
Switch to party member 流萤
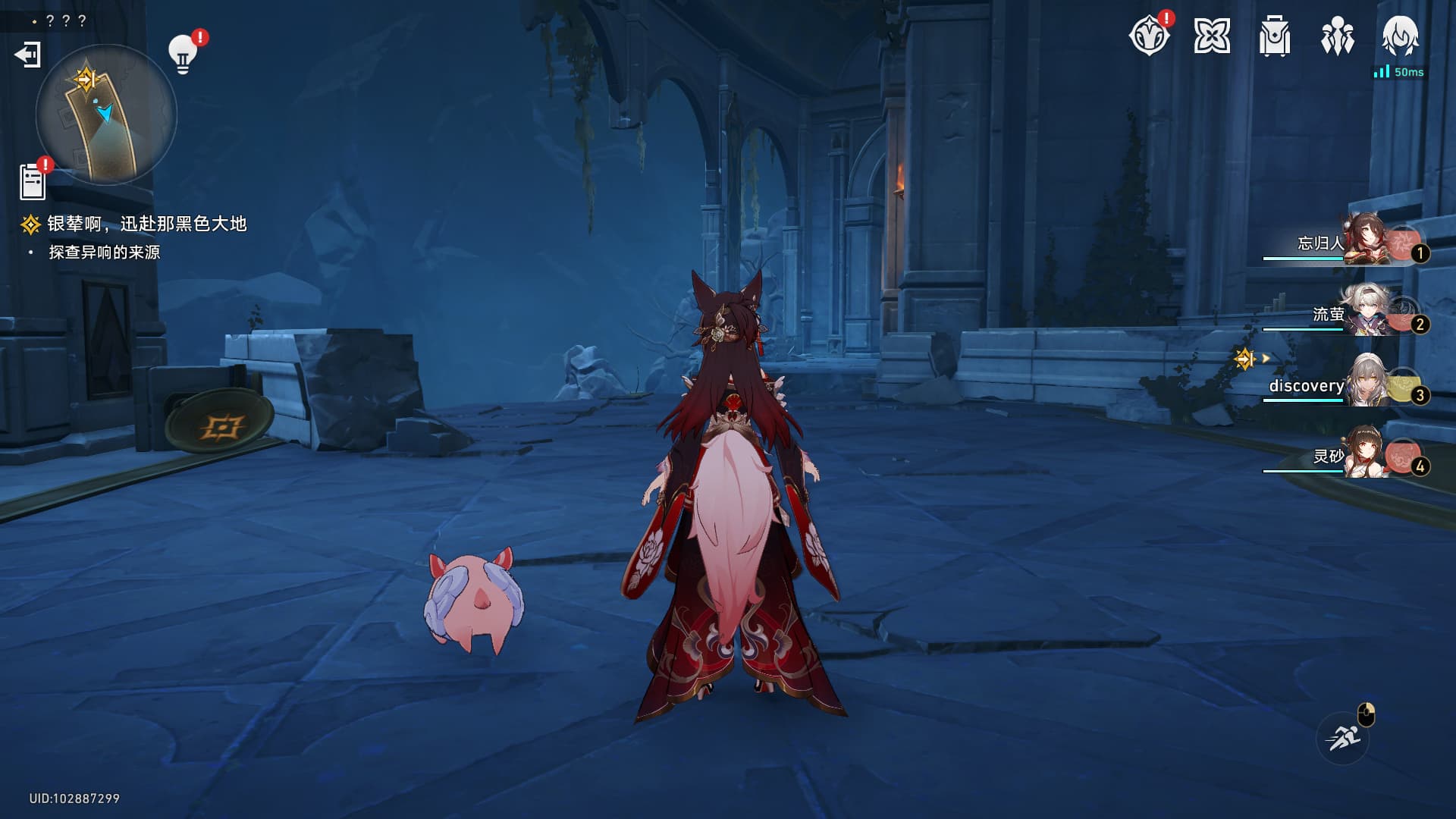tap(1365, 313)
